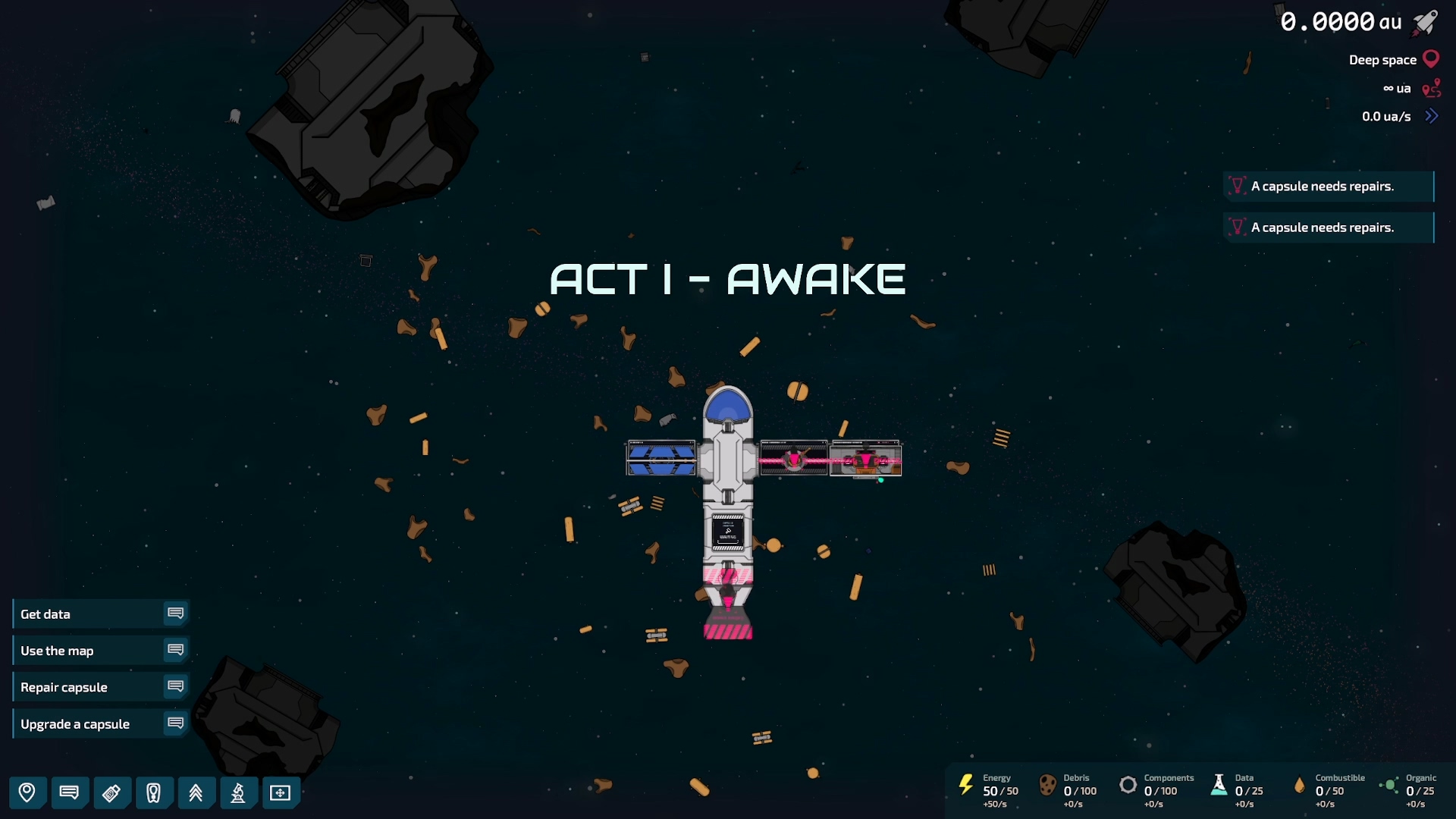The height and width of the screenshot is (819, 1456).
Task: Click the Deep space location pin icon
Action: 1431,58
